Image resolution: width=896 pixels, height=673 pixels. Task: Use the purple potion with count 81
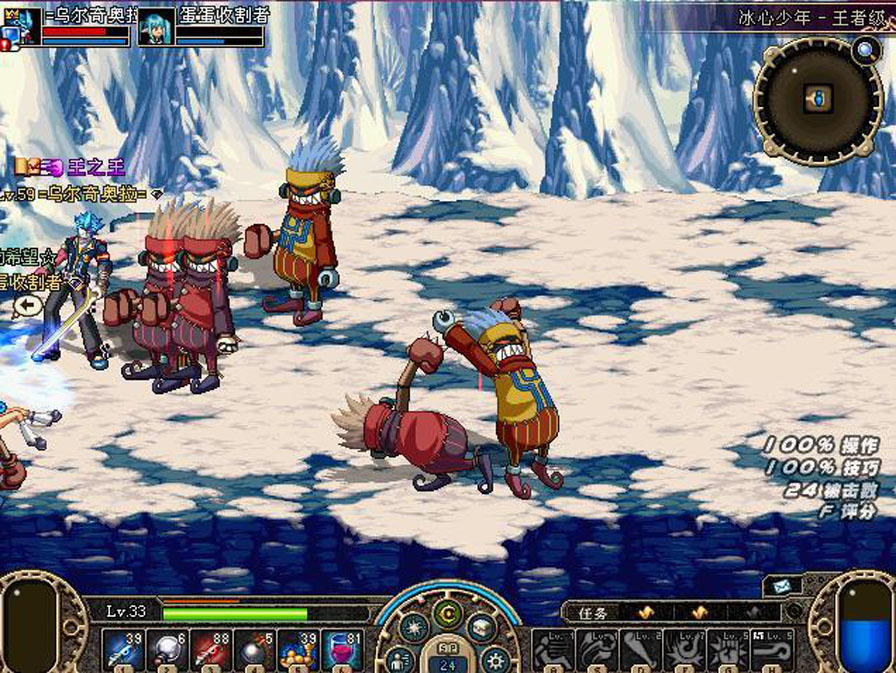coord(343,650)
